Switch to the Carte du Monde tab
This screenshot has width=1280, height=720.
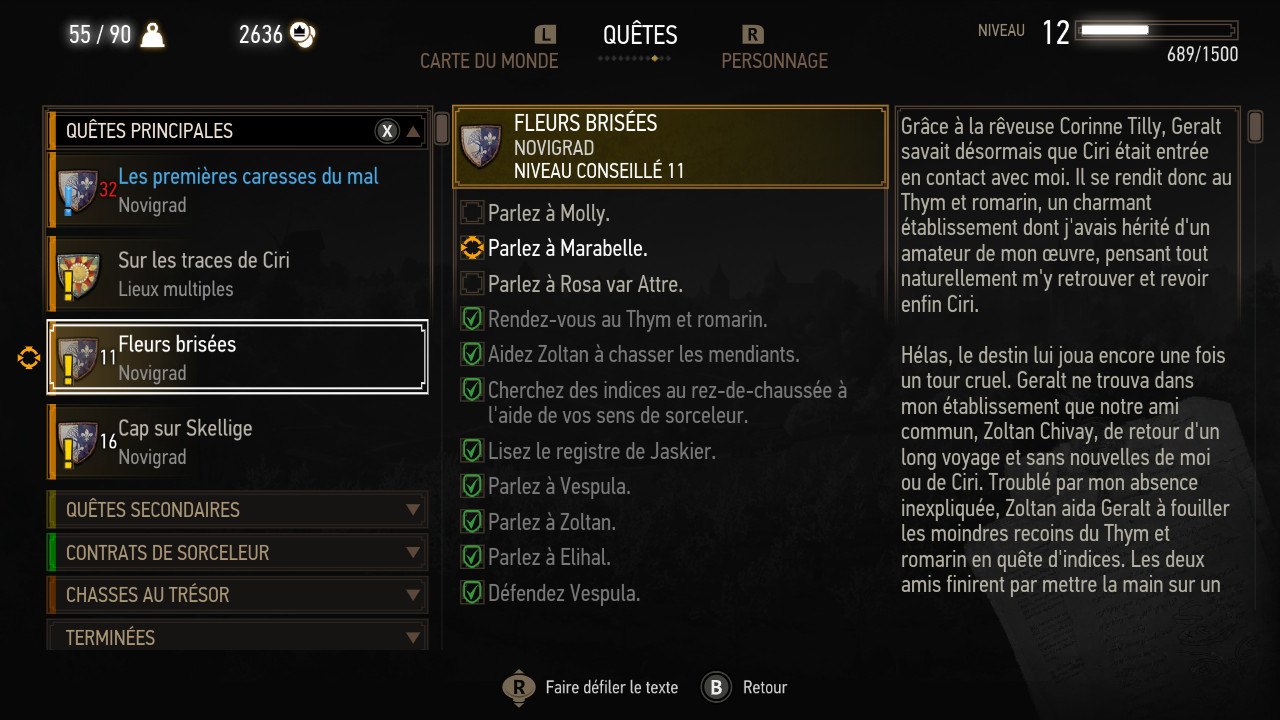489,61
